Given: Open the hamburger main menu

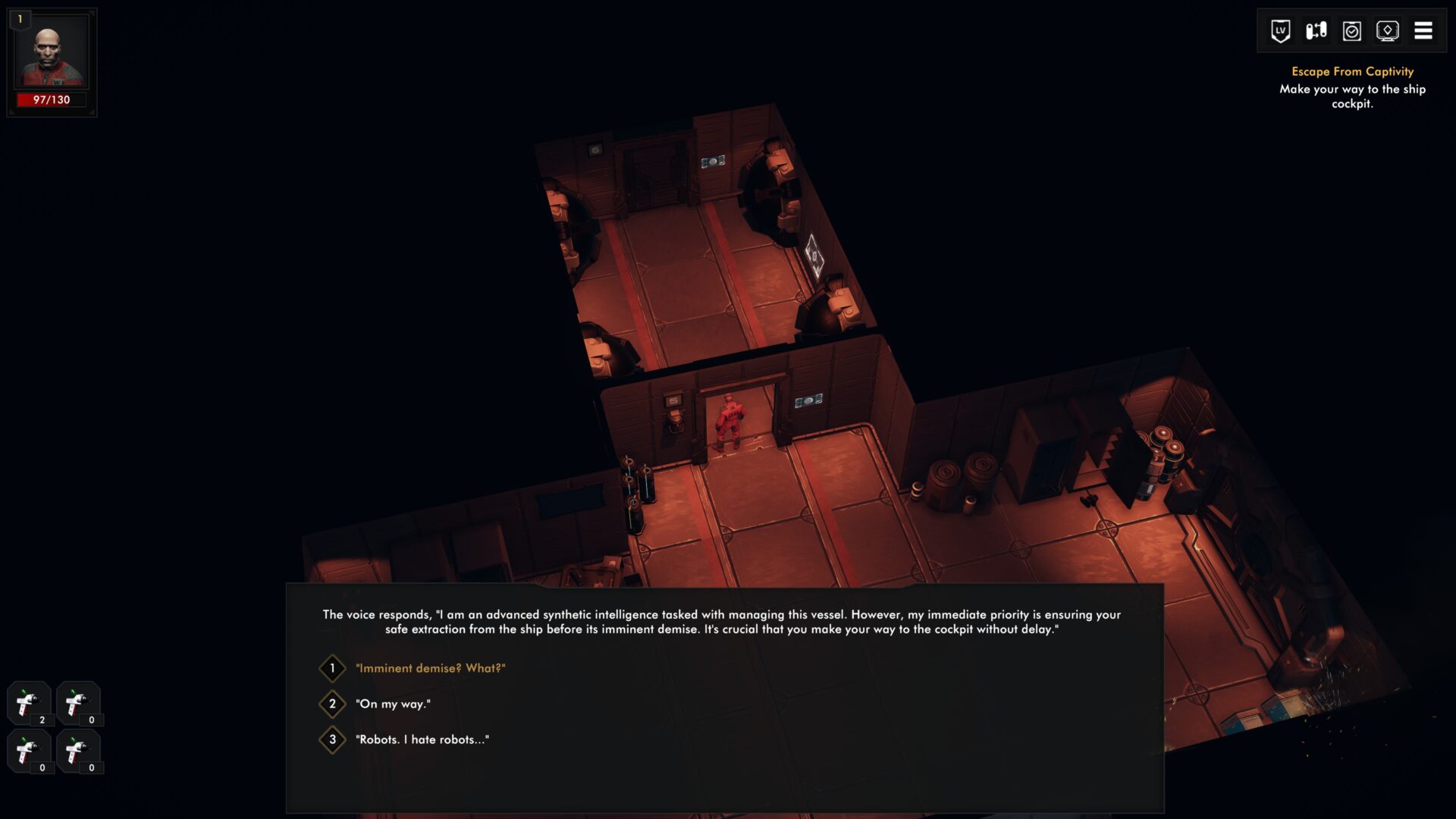Looking at the screenshot, I should [x=1423, y=31].
